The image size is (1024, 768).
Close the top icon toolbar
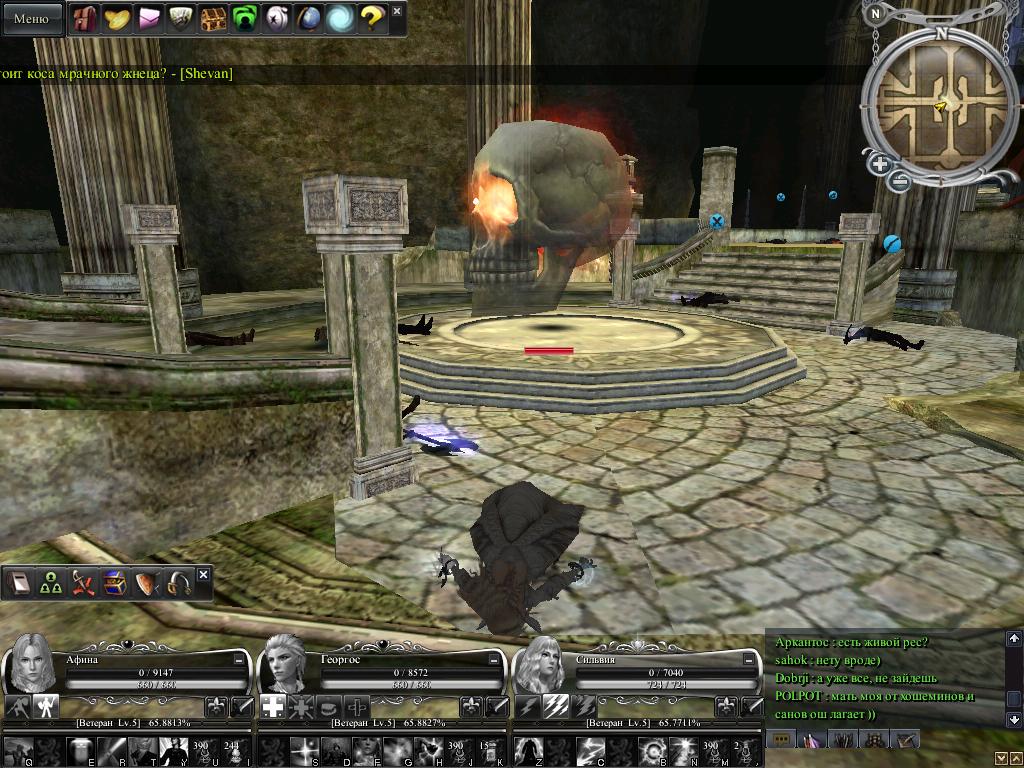397,11
